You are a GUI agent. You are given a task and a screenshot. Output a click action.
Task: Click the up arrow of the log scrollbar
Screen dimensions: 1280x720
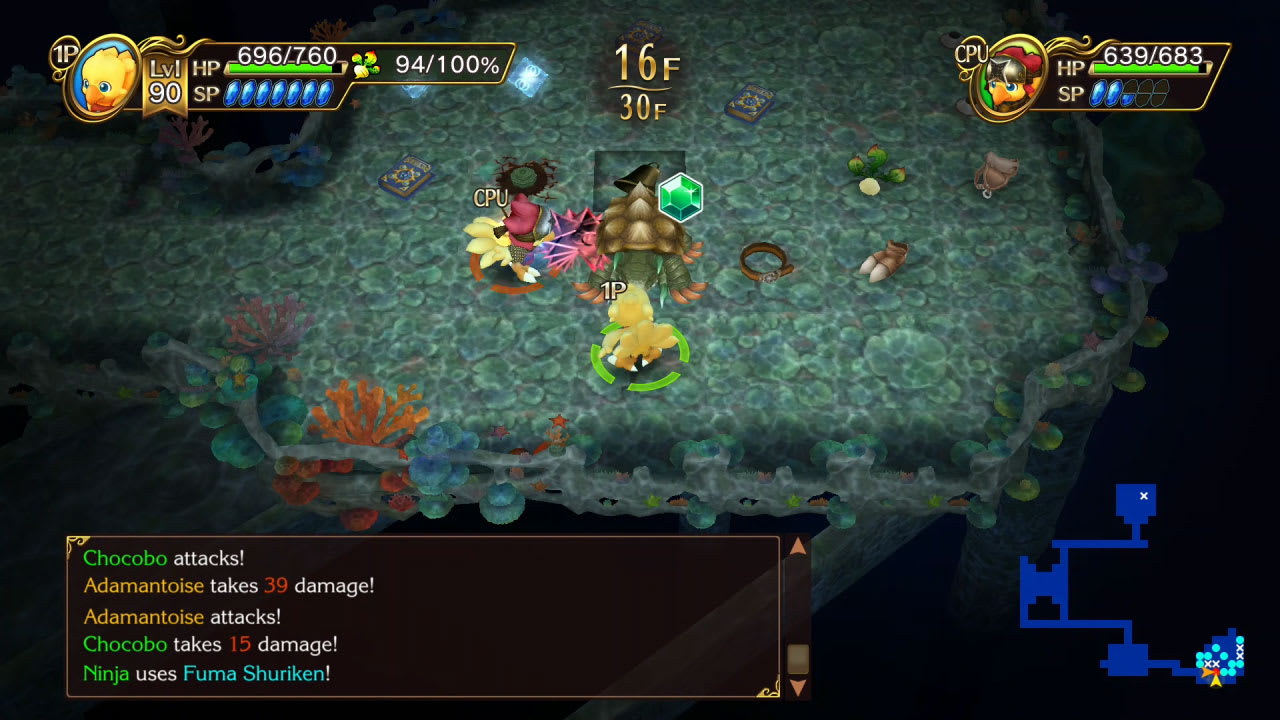799,547
